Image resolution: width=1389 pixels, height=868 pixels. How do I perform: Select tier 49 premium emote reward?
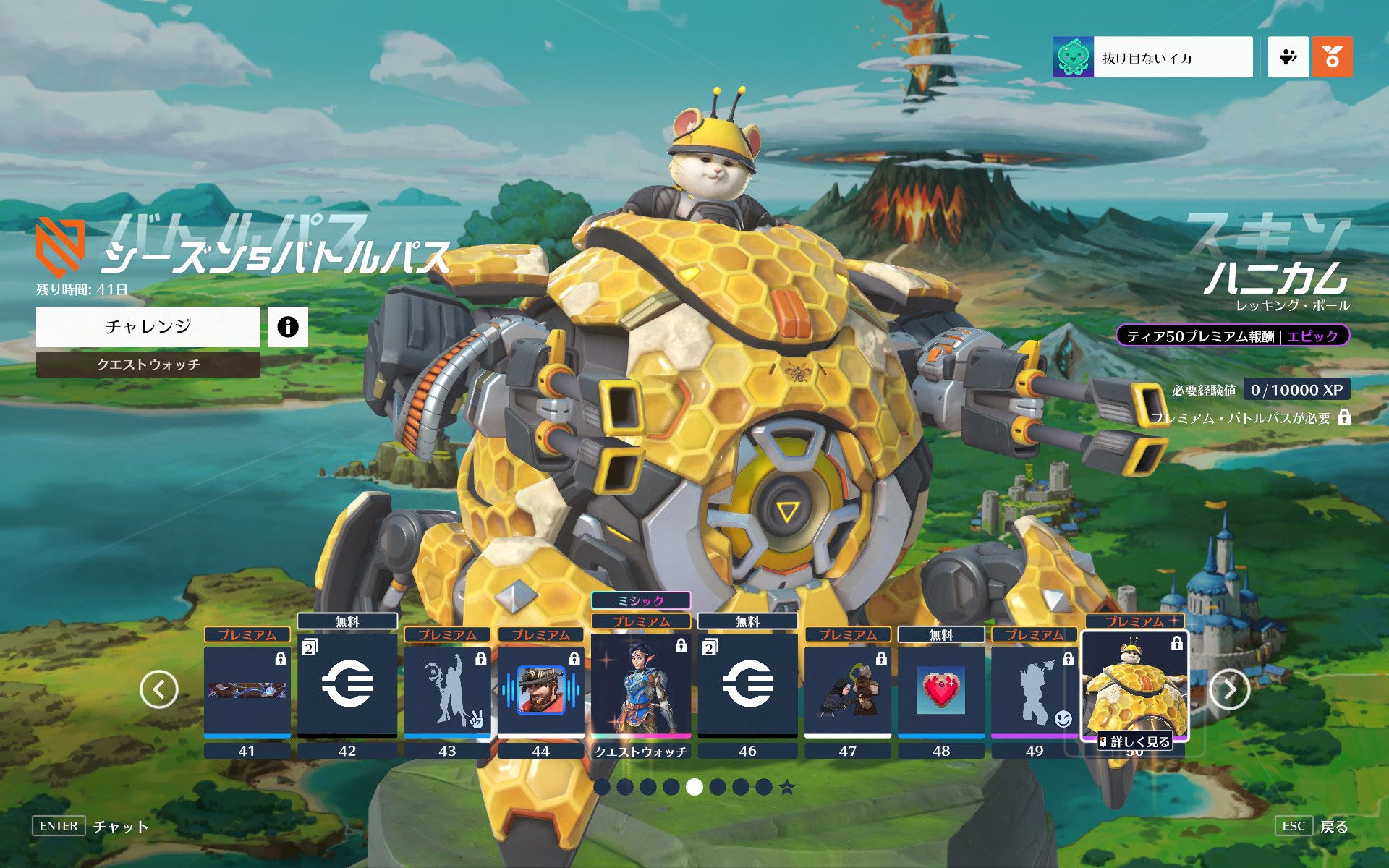point(1035,691)
